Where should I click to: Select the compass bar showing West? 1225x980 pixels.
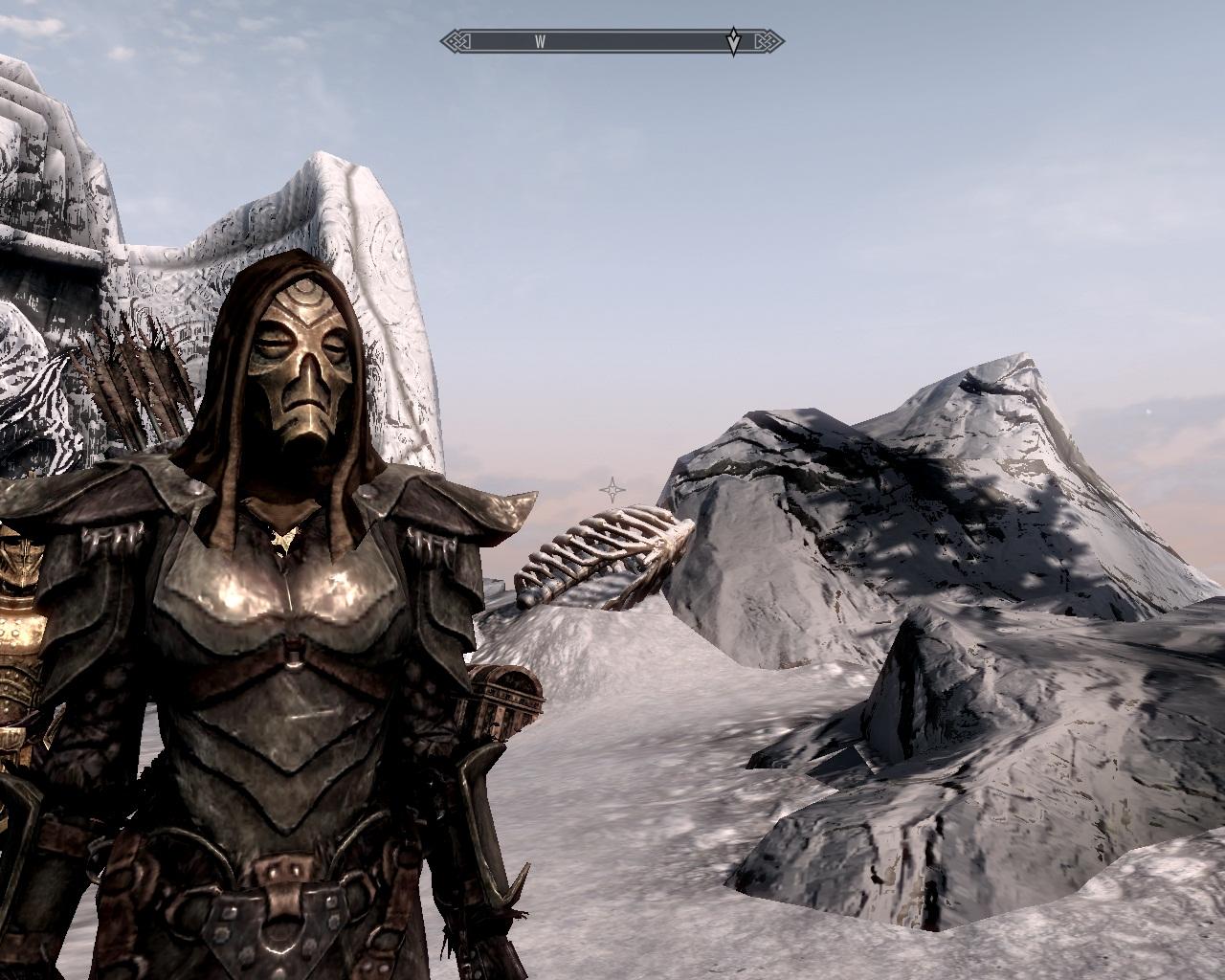(x=612, y=41)
